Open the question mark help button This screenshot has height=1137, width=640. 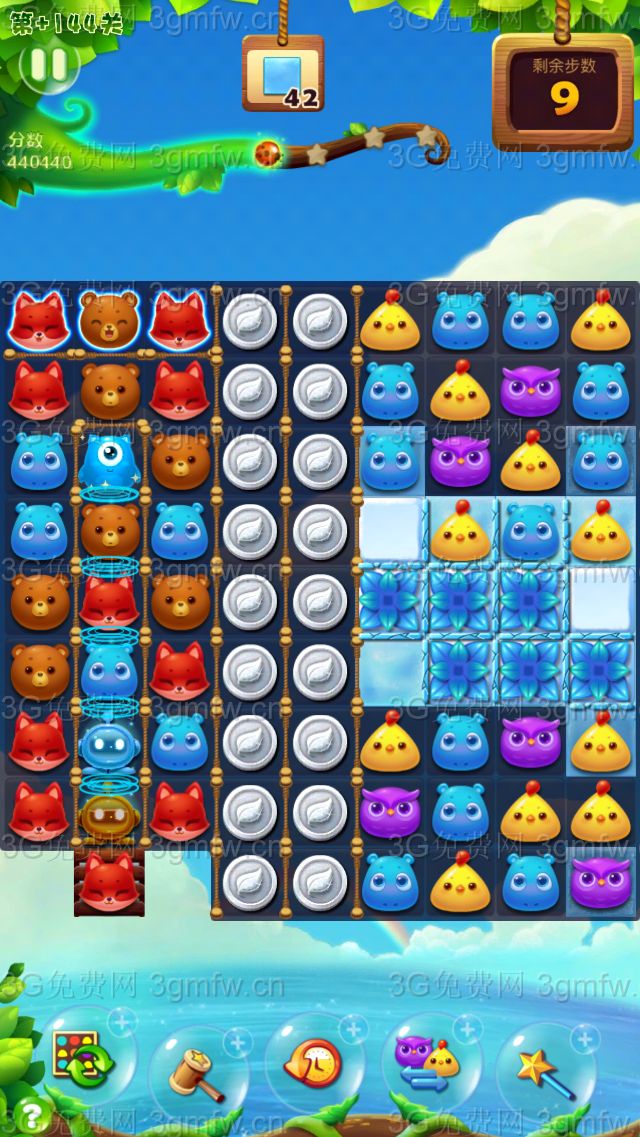tap(33, 1114)
